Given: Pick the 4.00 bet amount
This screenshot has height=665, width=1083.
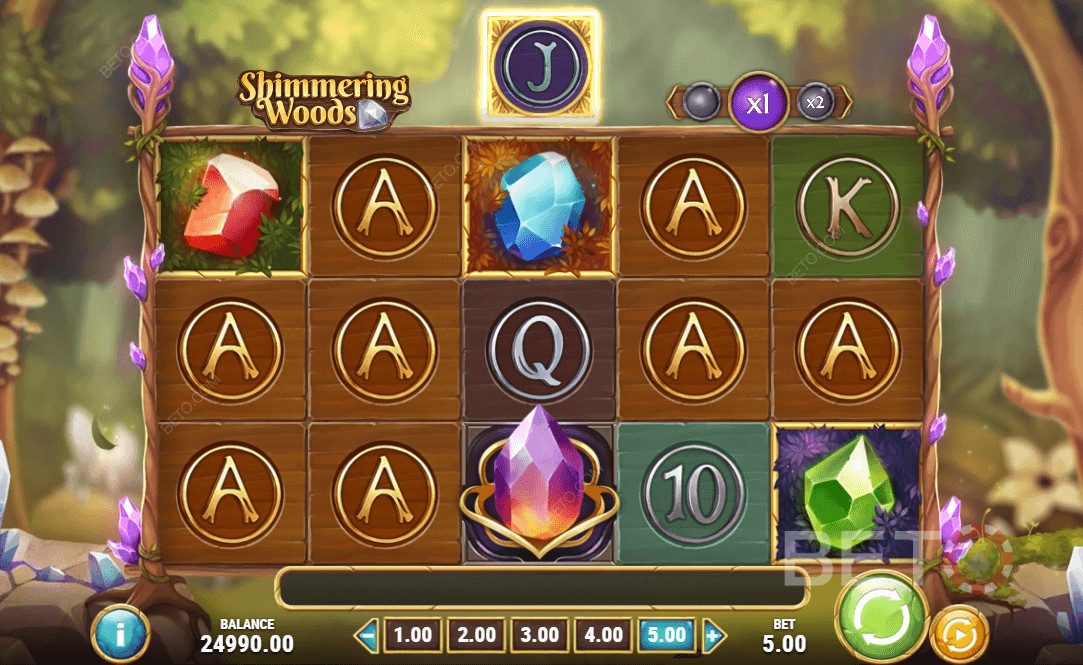Looking at the screenshot, I should [x=604, y=635].
